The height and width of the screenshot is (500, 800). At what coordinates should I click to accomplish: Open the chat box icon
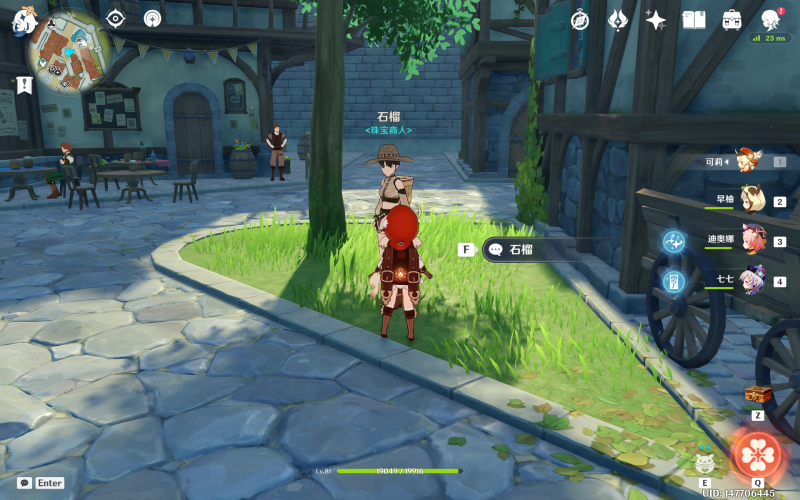click(x=24, y=483)
